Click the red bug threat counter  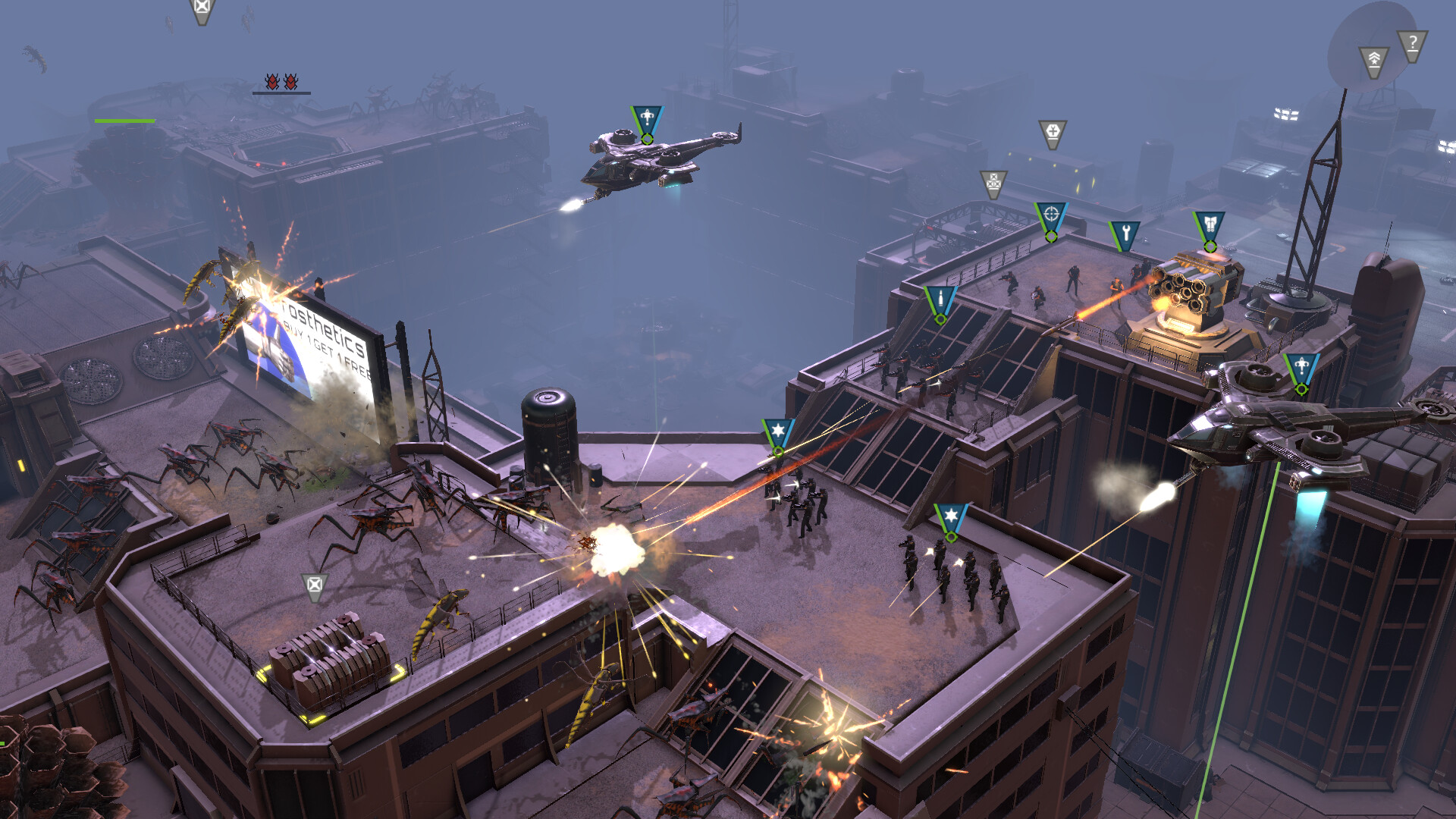click(281, 81)
